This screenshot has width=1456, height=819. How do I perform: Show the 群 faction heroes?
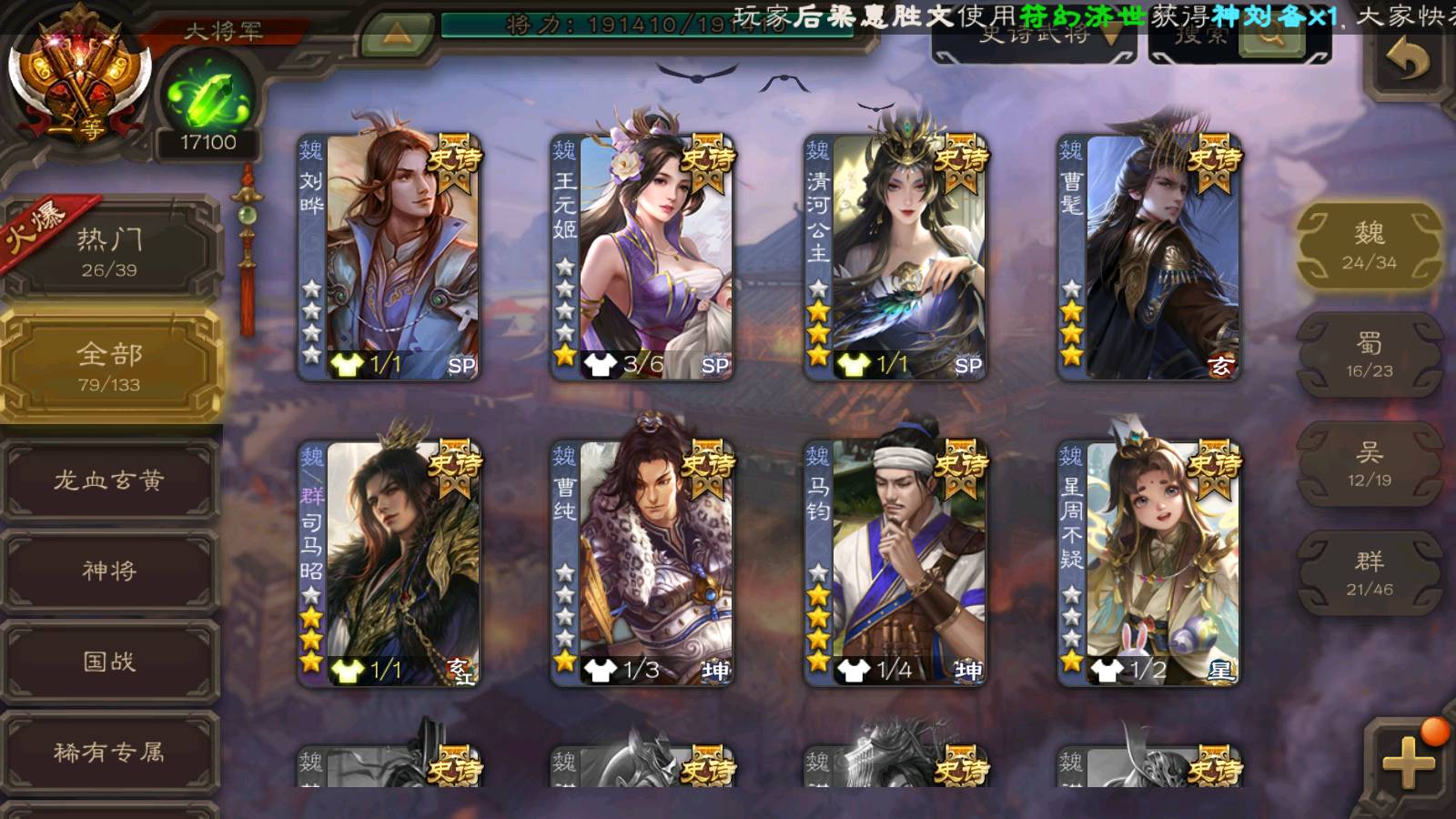coord(1369,573)
